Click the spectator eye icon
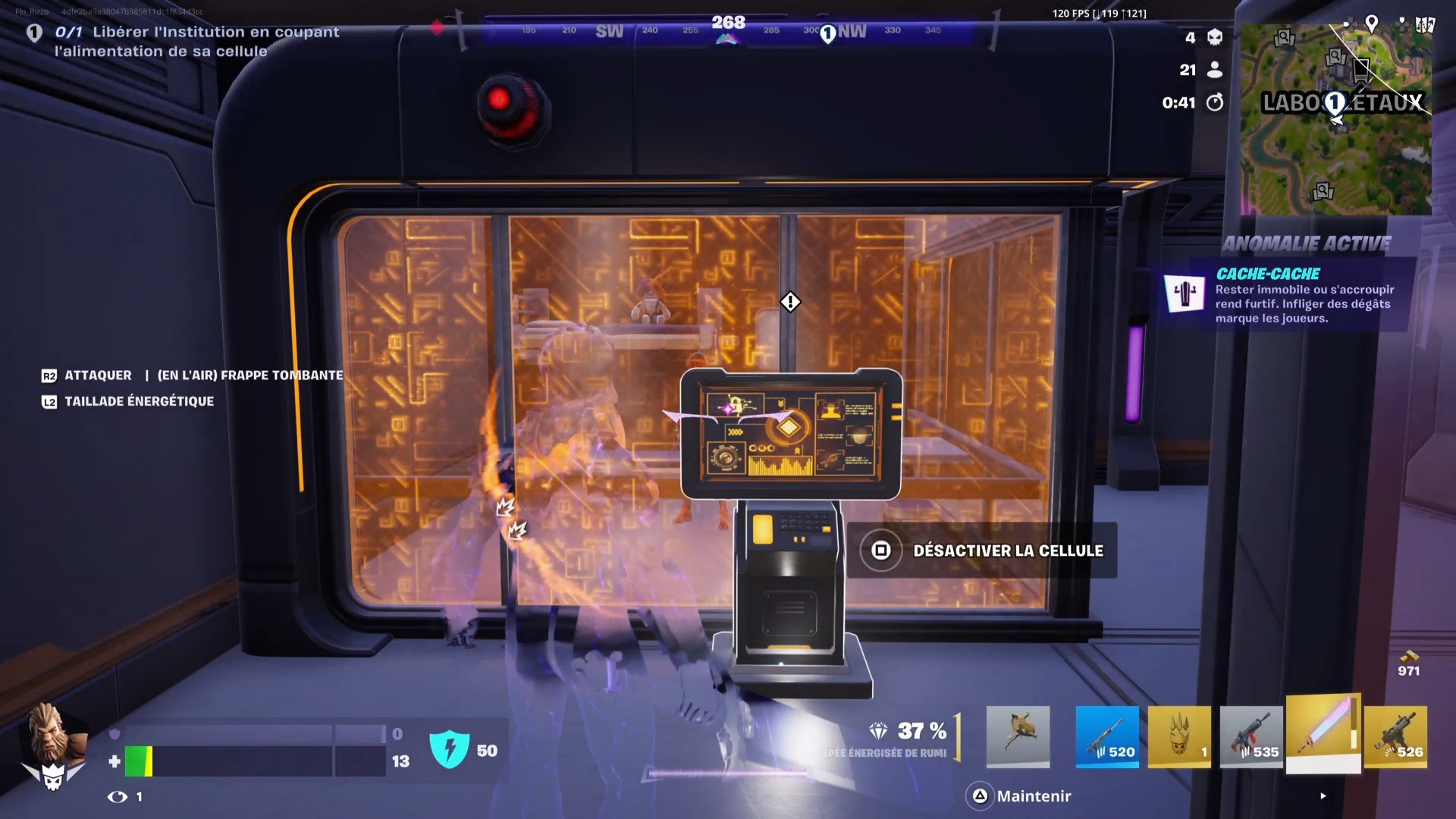Screen dimensions: 1456x819 pyautogui.click(x=118, y=797)
